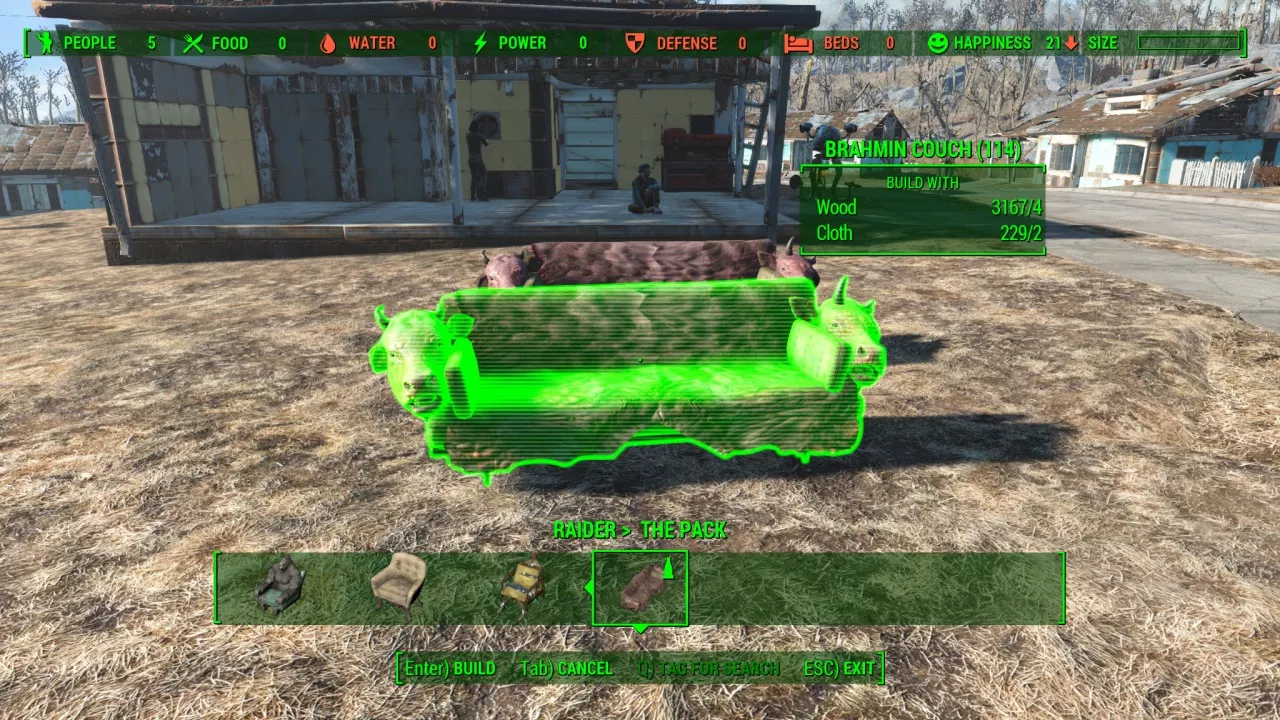
Task: Select the highlighted Brahmin Couch thumbnail
Action: (640, 587)
